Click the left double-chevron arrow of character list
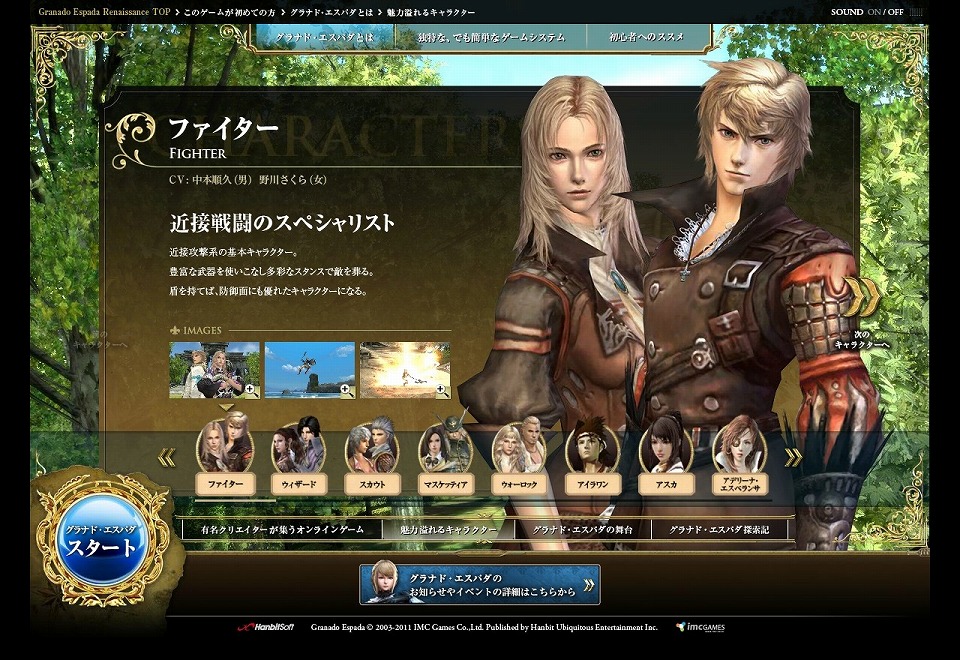The width and height of the screenshot is (960, 660). pos(166,458)
